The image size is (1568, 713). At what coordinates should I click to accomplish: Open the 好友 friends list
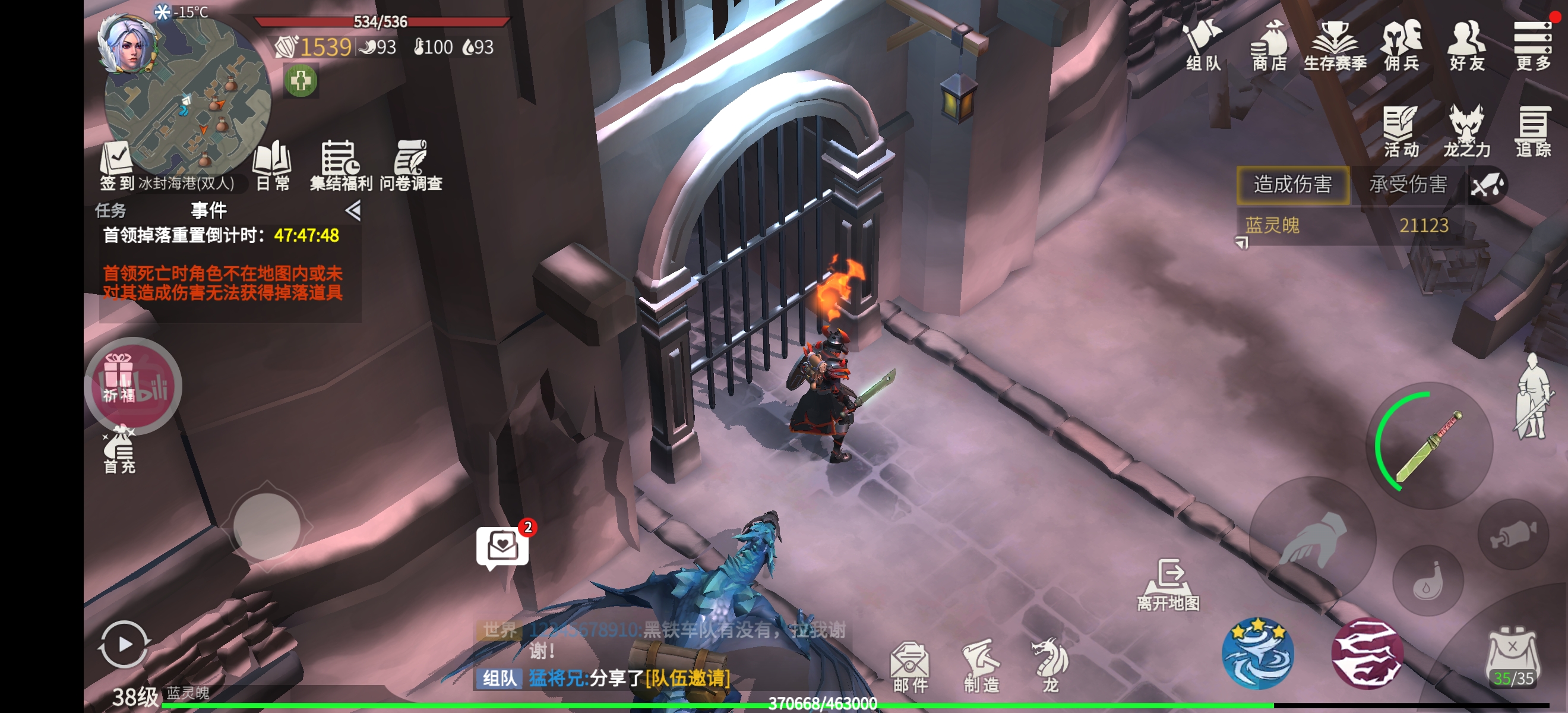coord(1467,46)
